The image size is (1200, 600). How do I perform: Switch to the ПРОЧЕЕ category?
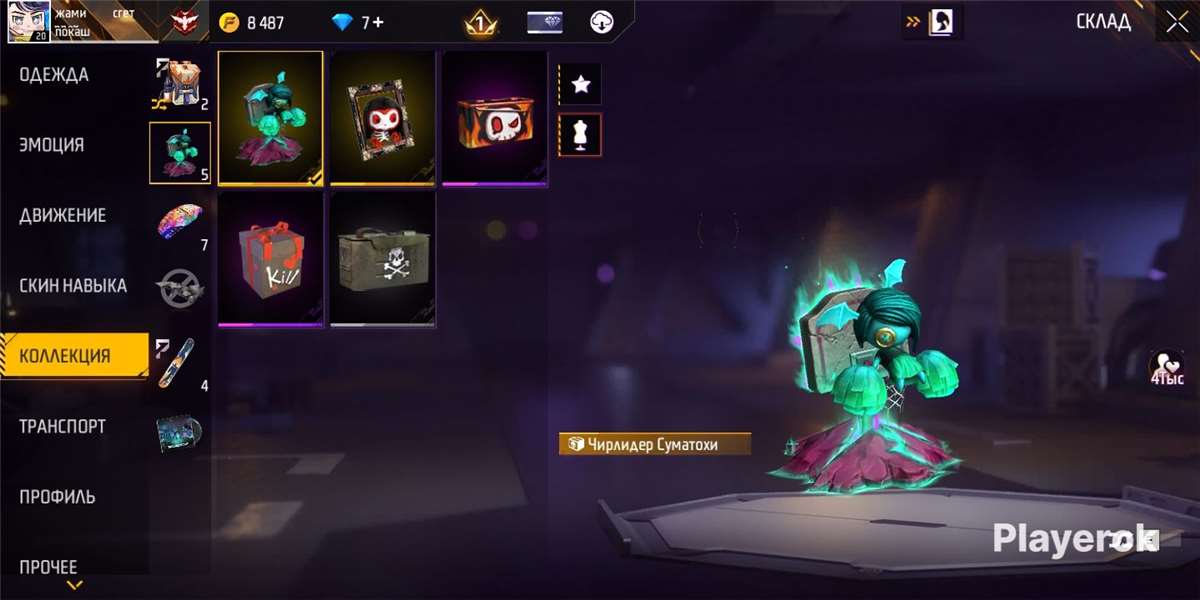point(48,567)
